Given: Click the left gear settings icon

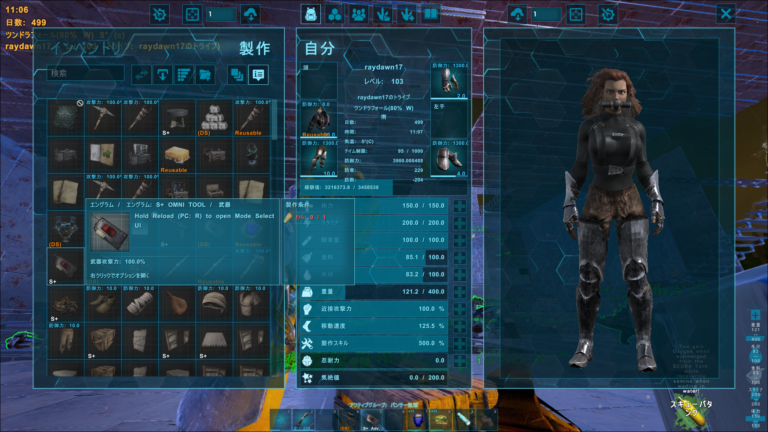Looking at the screenshot, I should 160,14.
